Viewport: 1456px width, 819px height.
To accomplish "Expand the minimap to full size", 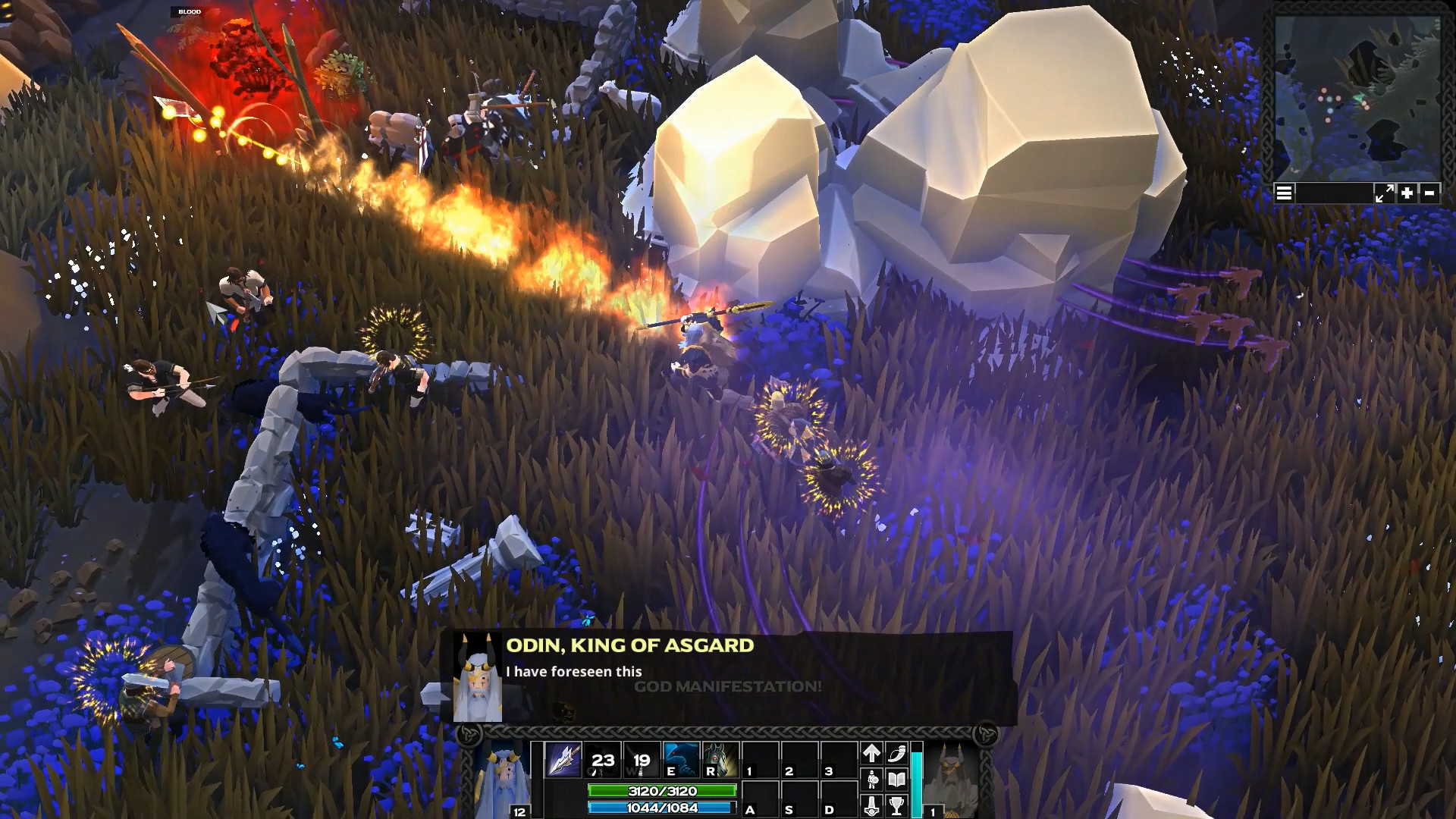I will coord(1384,193).
